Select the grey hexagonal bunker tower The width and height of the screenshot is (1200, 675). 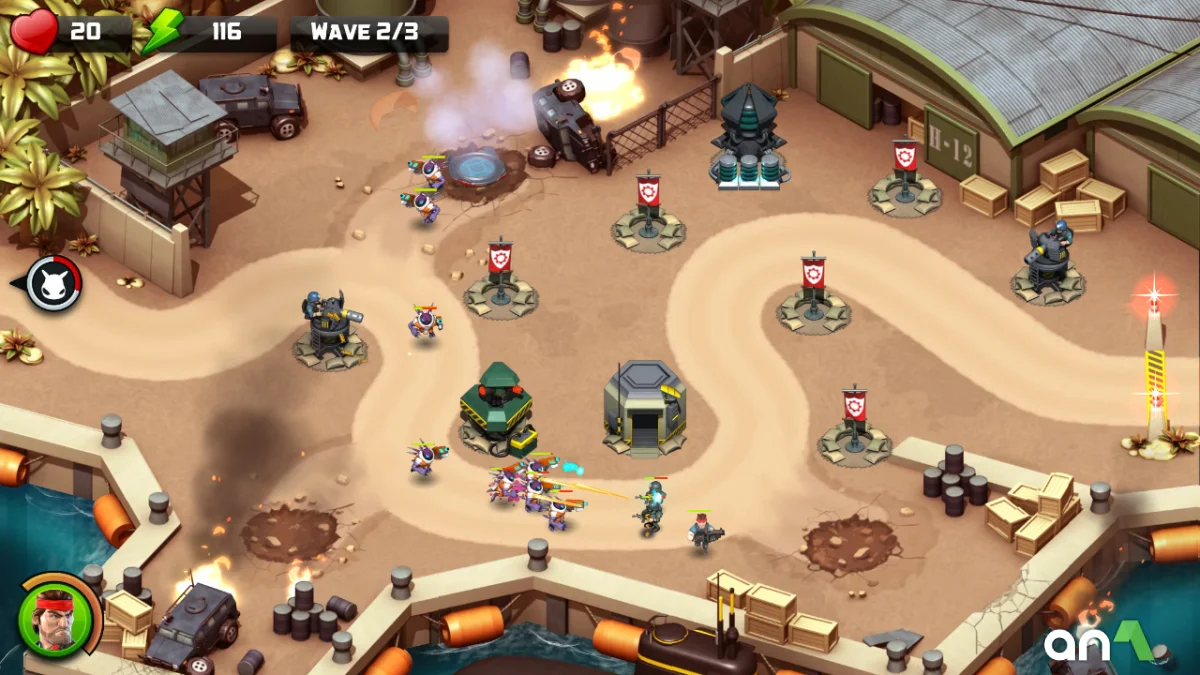tap(645, 405)
